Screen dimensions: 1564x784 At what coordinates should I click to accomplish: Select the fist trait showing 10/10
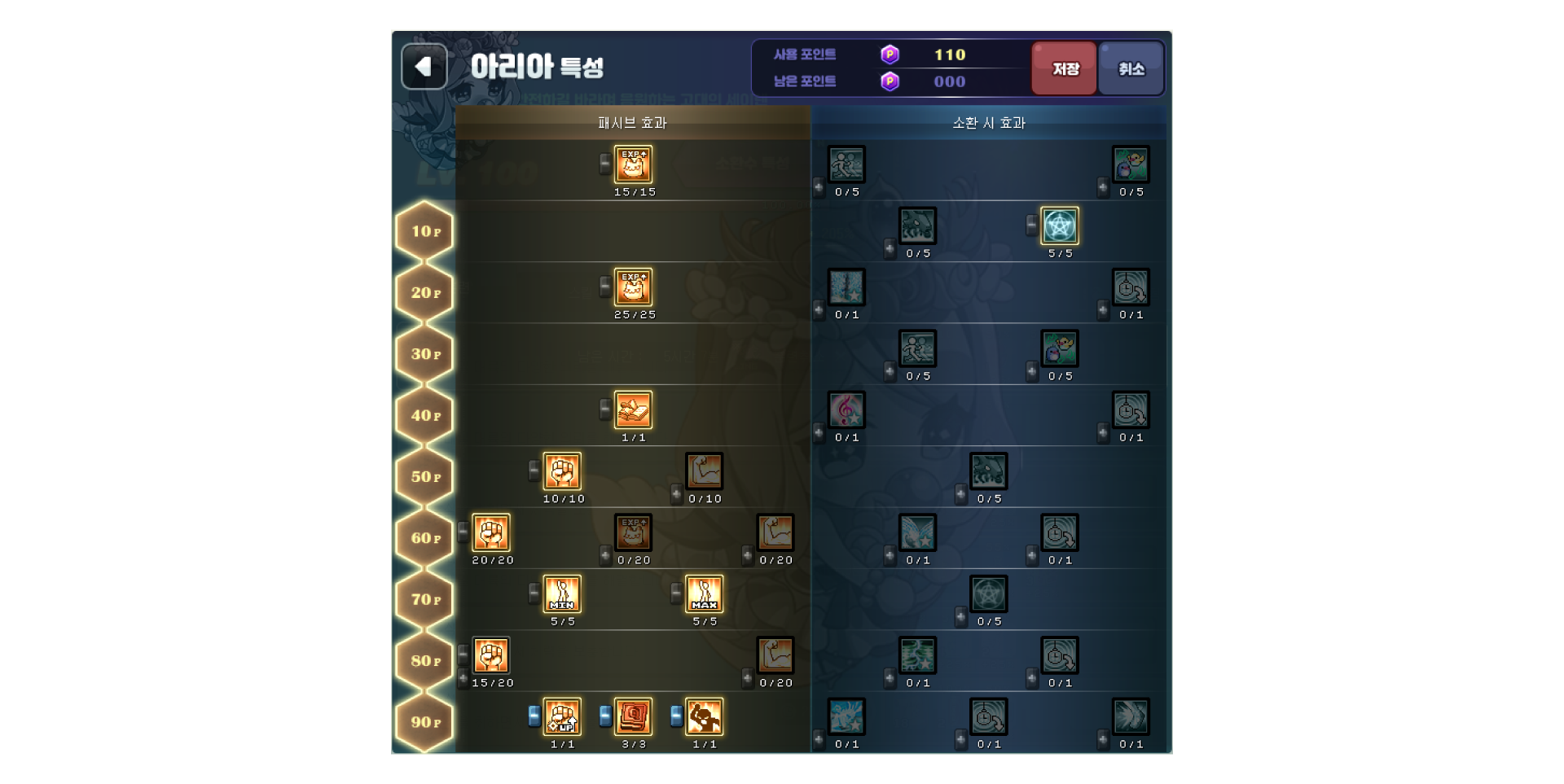(562, 471)
